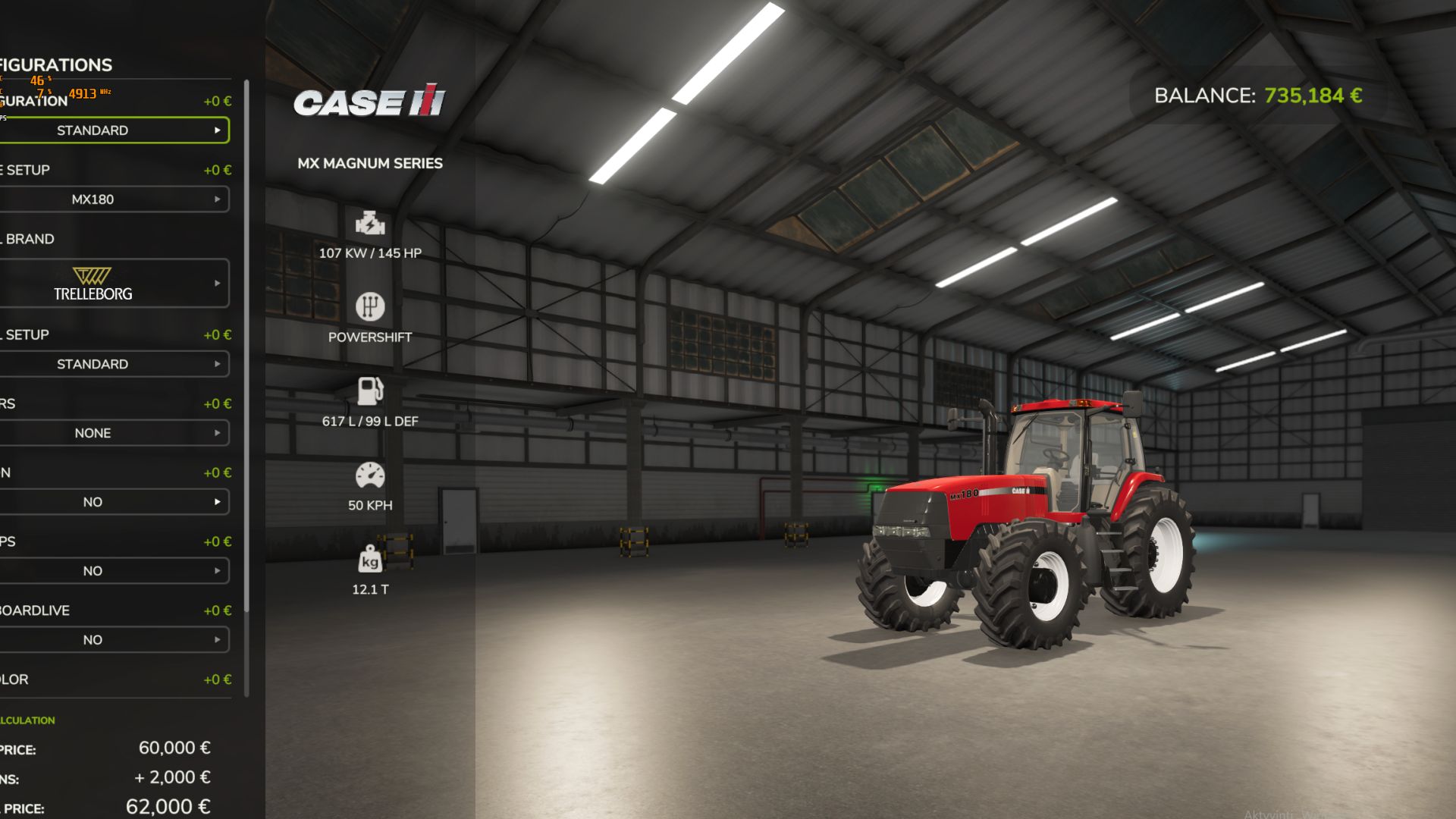Toggle the NO option under BOARDLIVE
The image size is (1456, 819).
(114, 640)
